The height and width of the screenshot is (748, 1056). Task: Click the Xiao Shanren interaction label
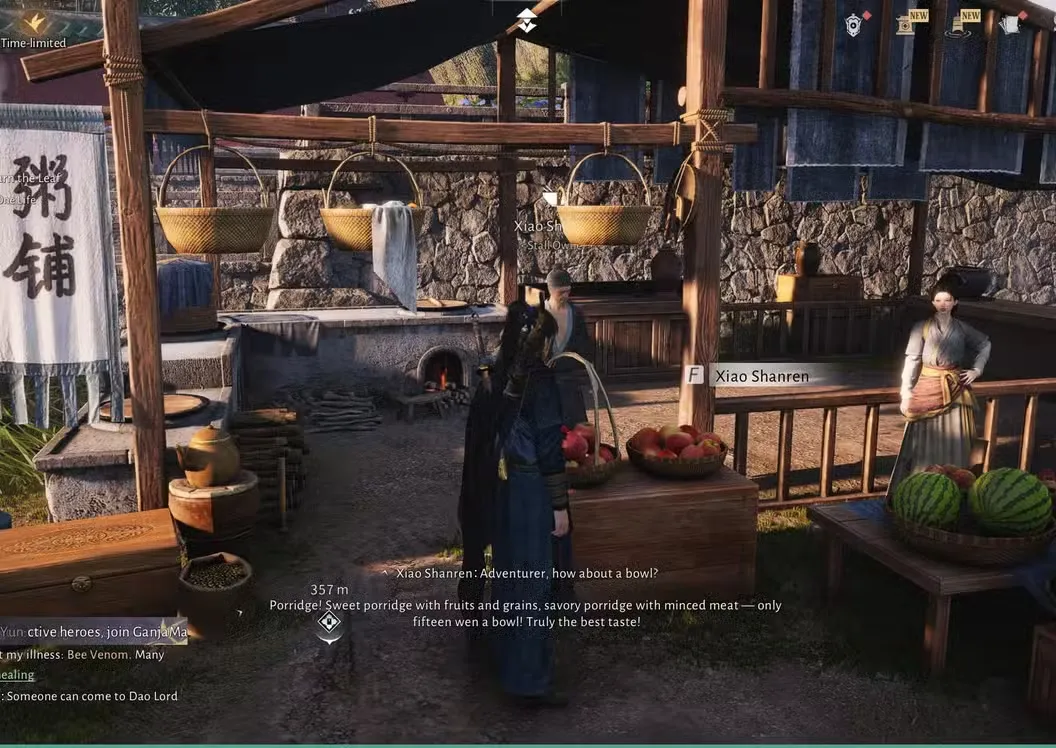point(759,376)
